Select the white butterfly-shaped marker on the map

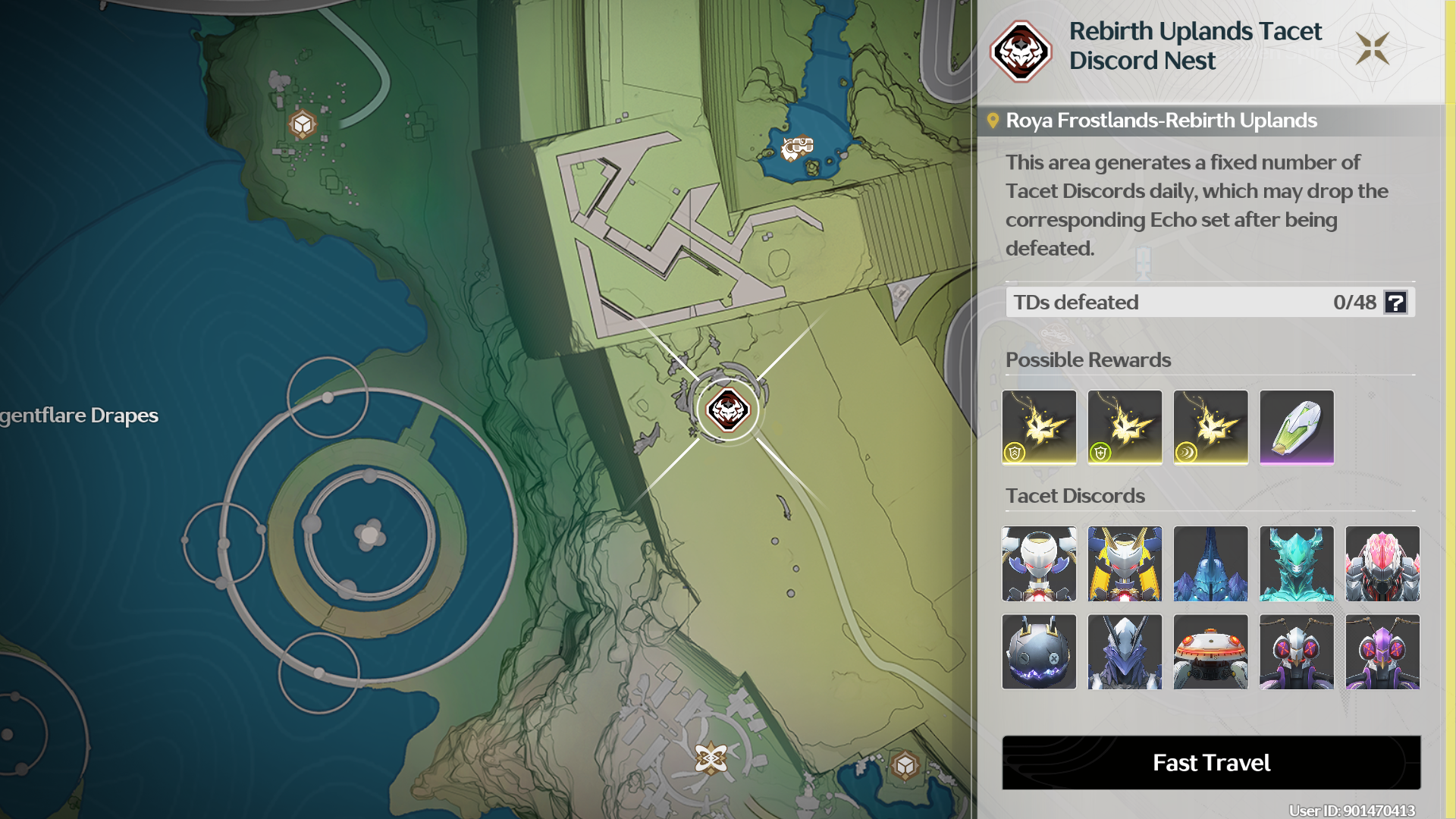[711, 758]
